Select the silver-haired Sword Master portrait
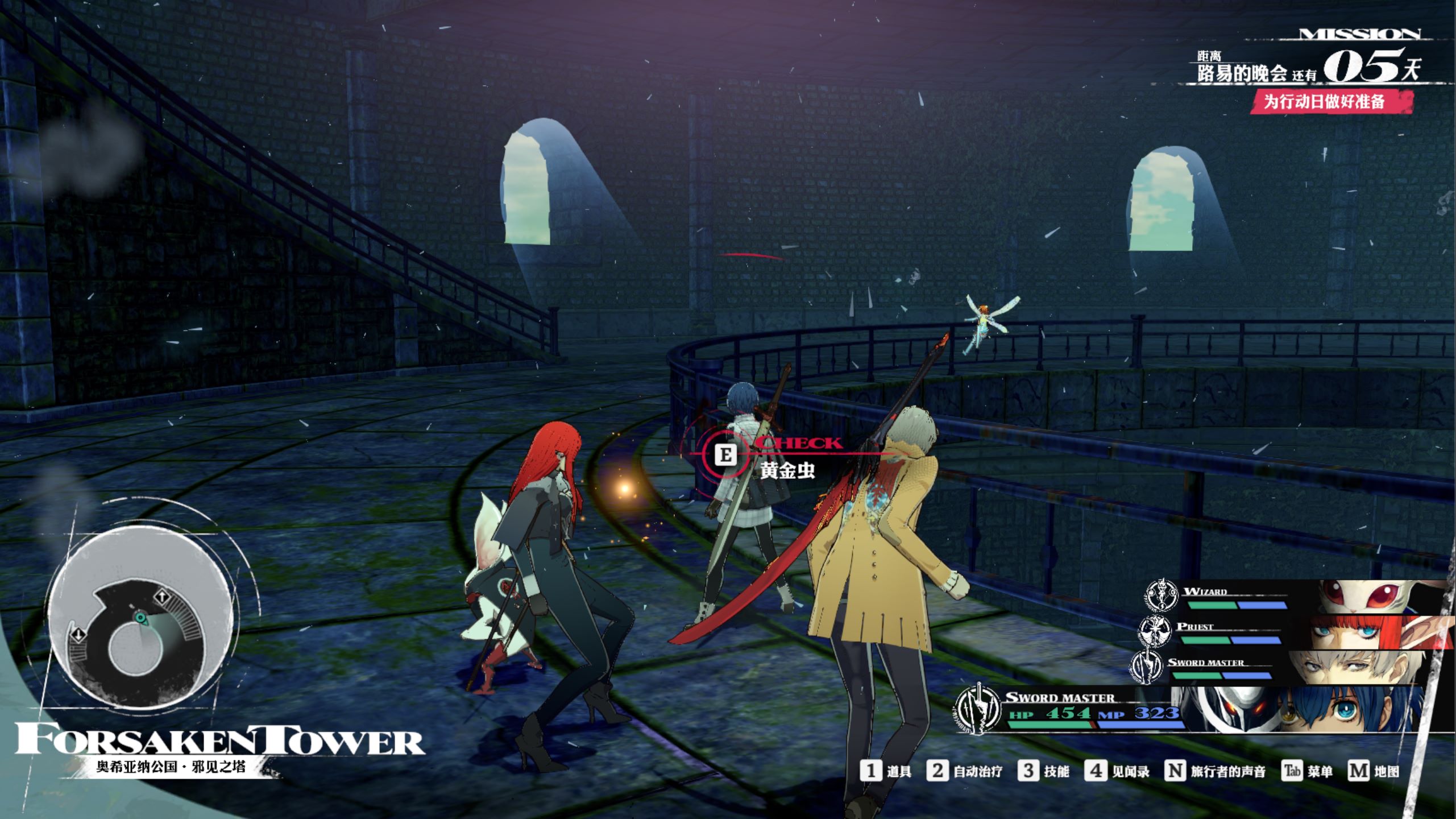Image resolution: width=1456 pixels, height=819 pixels. (1353, 667)
